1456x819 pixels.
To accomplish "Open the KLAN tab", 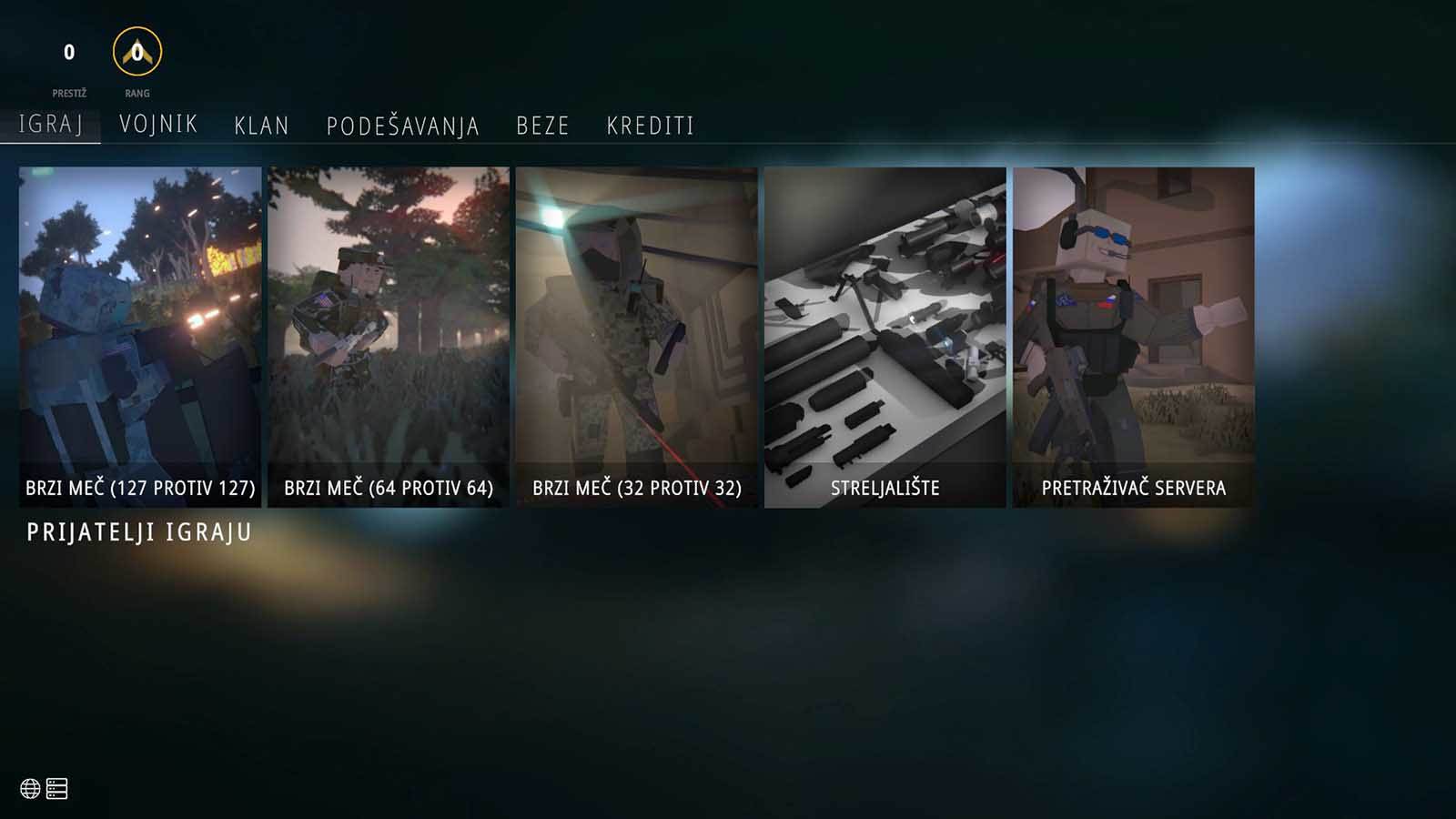I will click(x=261, y=126).
